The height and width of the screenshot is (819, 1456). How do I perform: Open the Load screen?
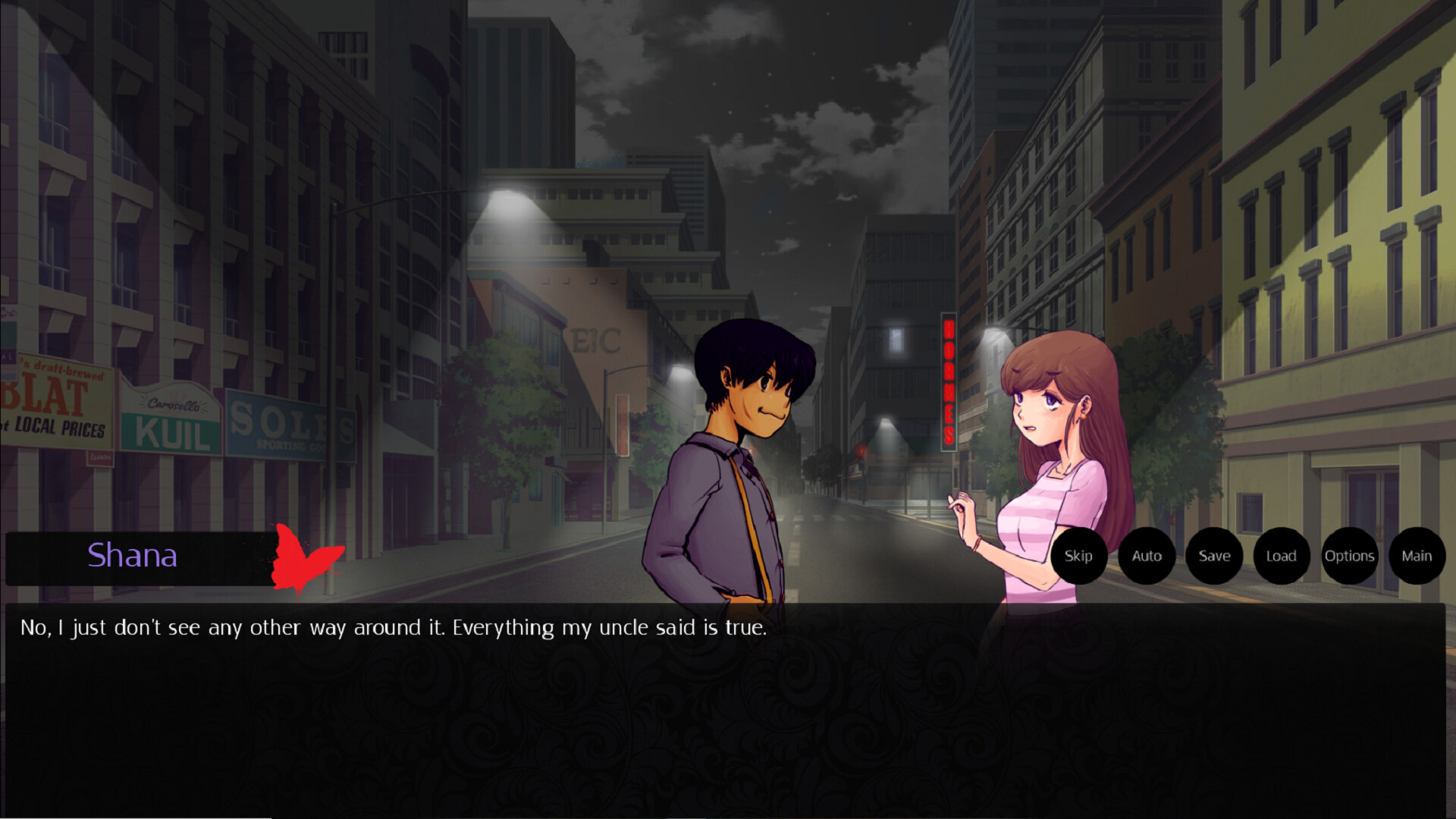tap(1281, 556)
